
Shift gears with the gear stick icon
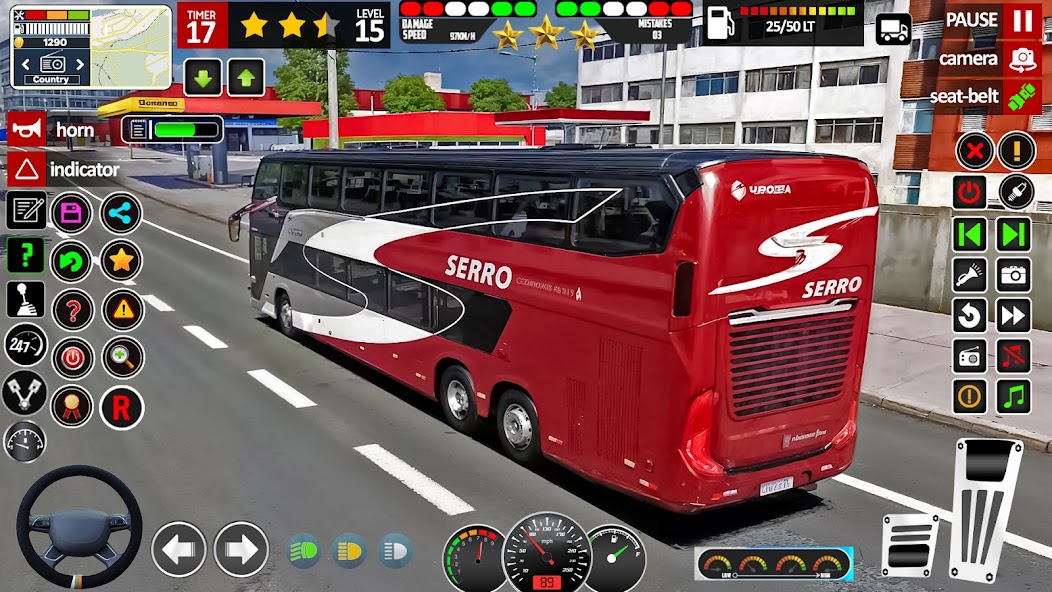(25, 299)
